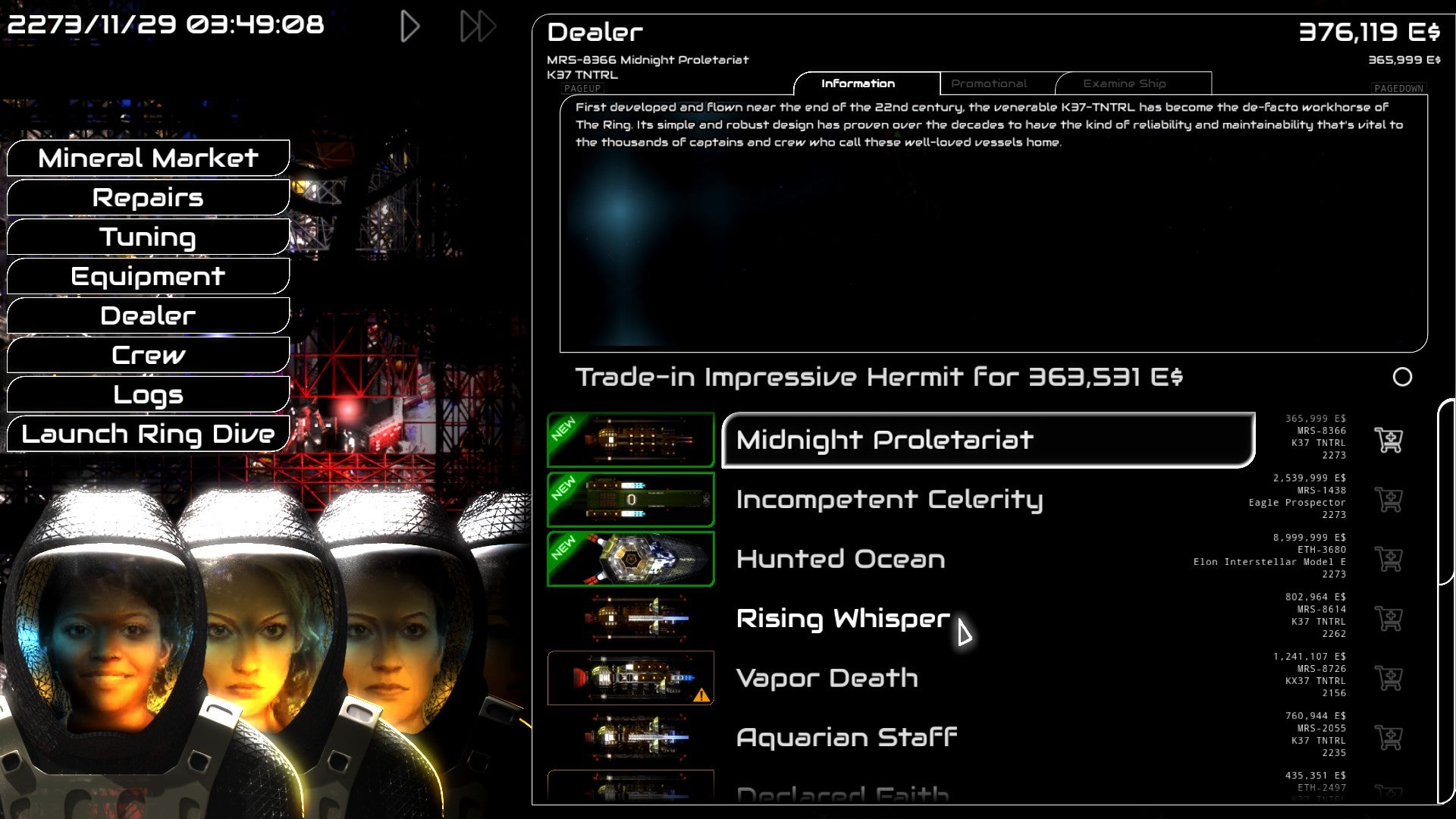Open the Mineral Market
Viewport: 1456px width, 819px height.
coord(148,158)
